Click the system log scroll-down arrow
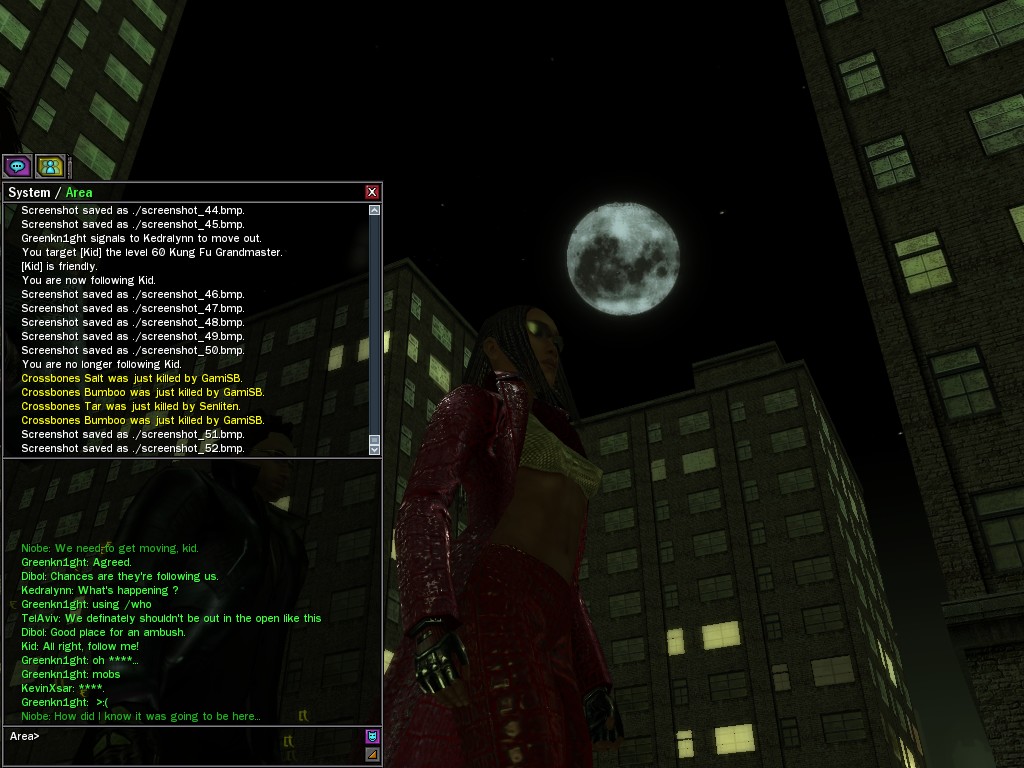 click(375, 448)
